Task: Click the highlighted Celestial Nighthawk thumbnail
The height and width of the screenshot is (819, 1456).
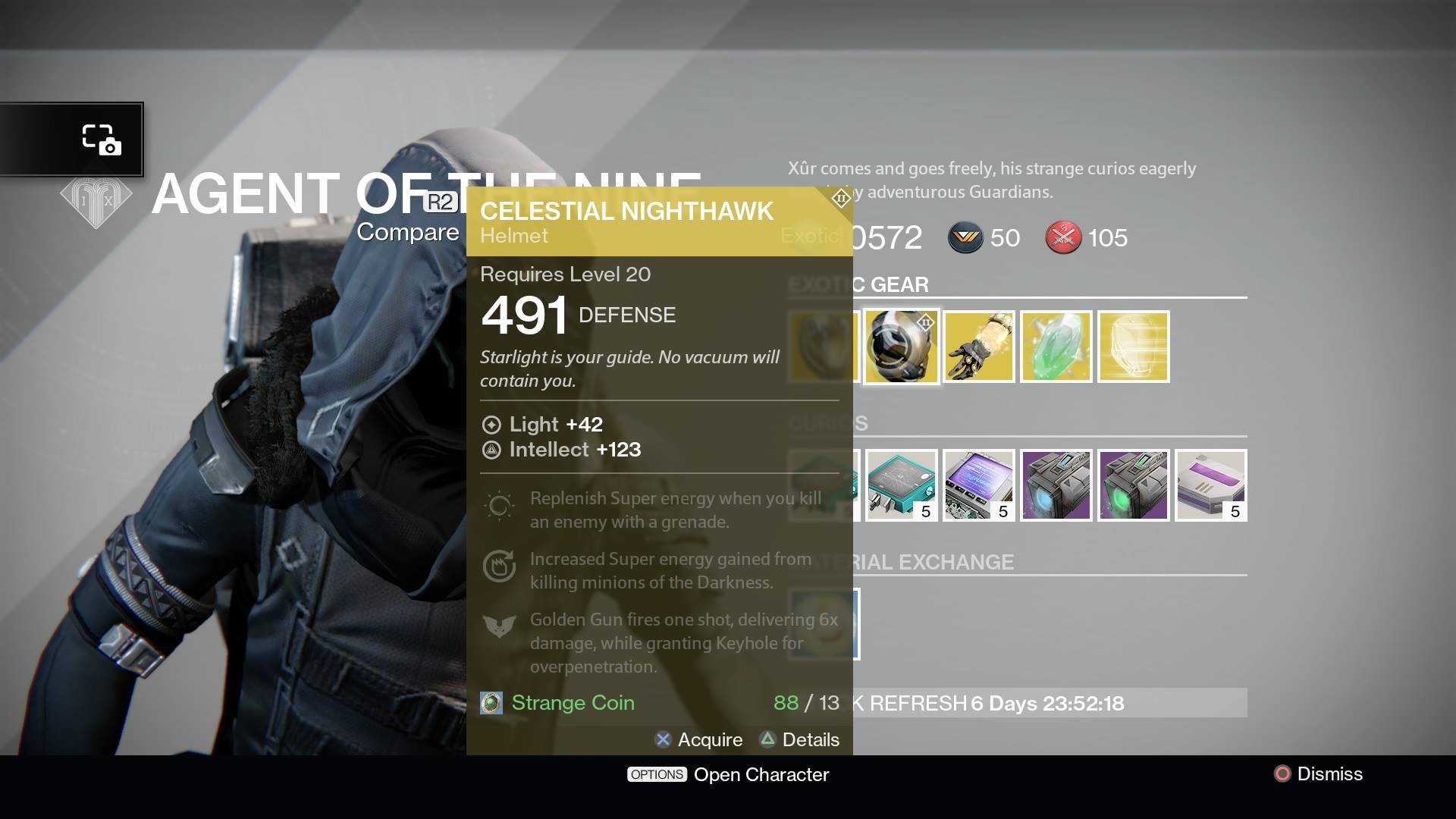Action: tap(901, 347)
